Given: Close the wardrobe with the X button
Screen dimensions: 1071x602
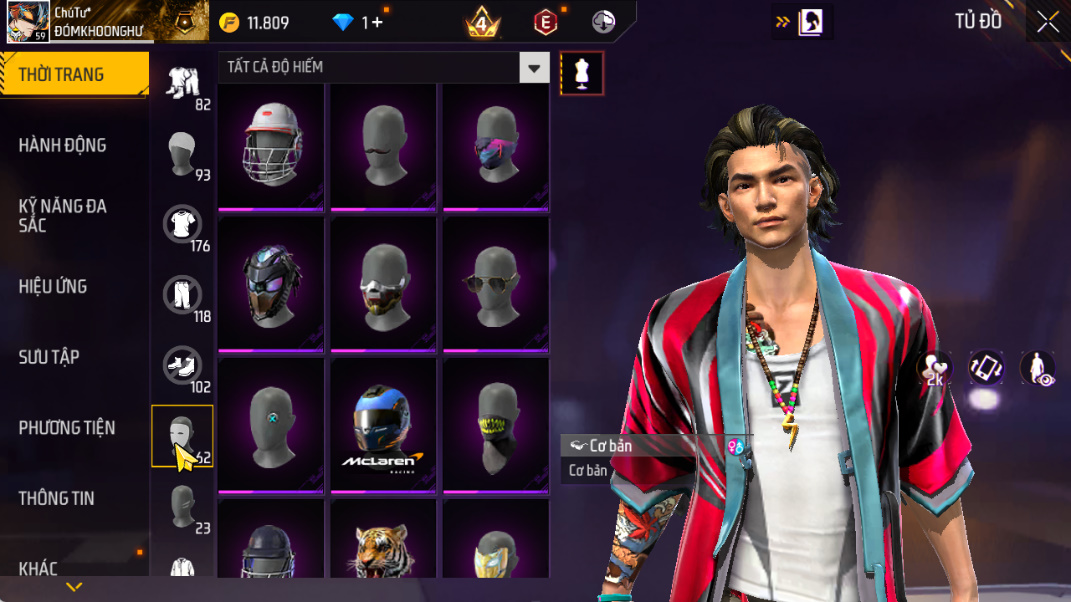Looking at the screenshot, I should [1047, 22].
